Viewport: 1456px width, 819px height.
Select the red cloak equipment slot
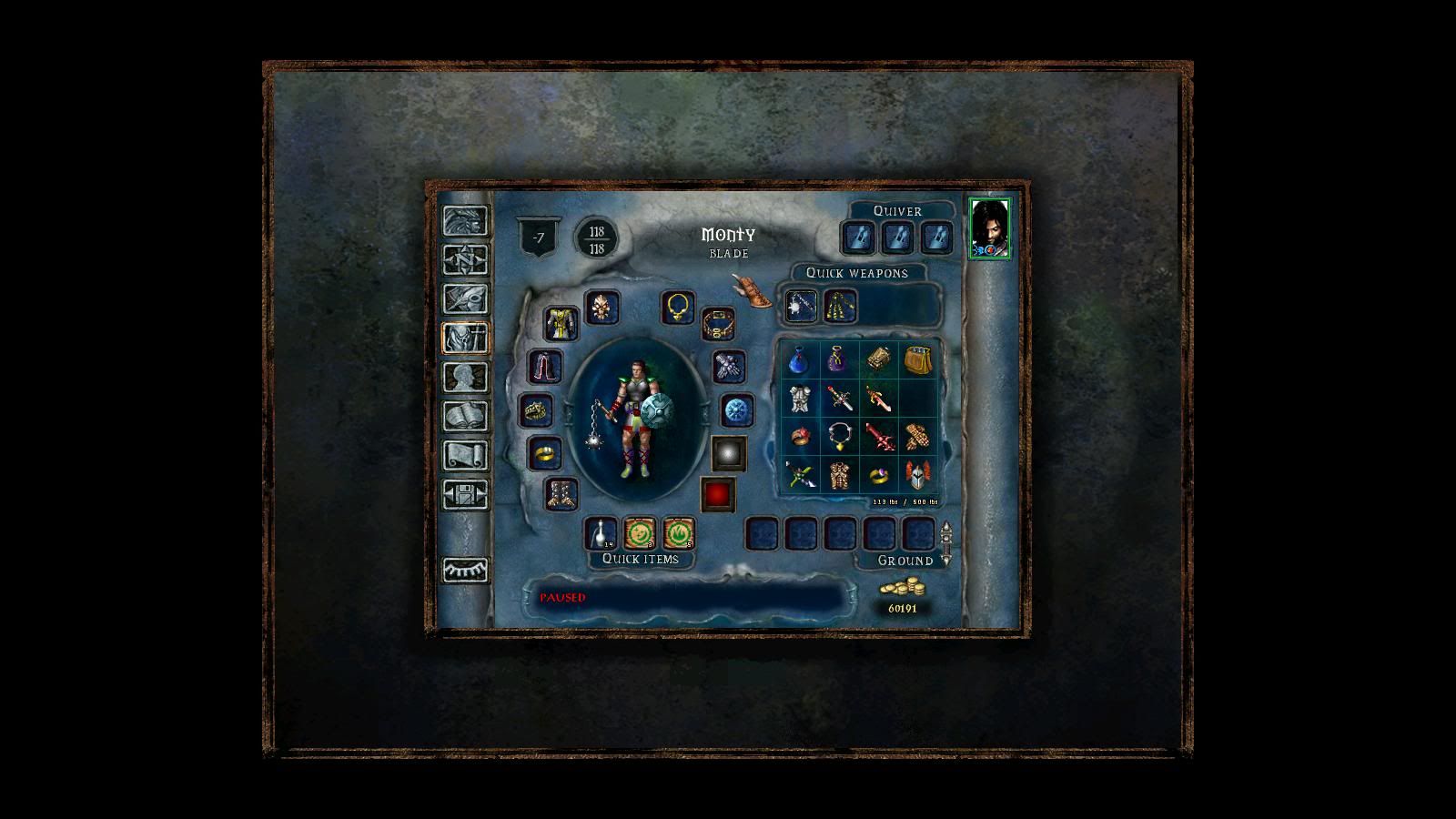(546, 368)
